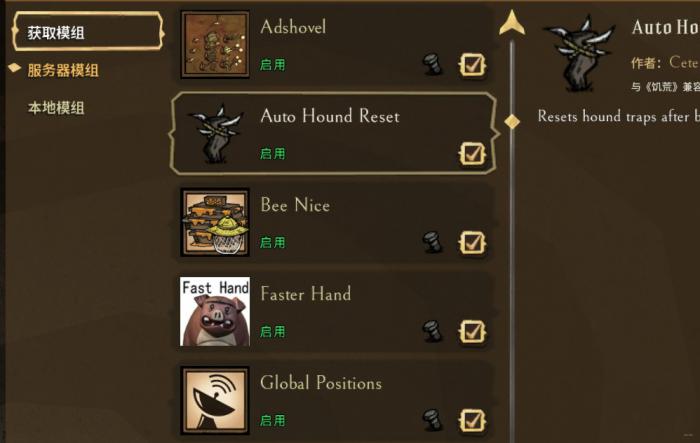The height and width of the screenshot is (443, 700).
Task: Toggle the Bee Nice enabled checkbox
Action: (x=472, y=243)
